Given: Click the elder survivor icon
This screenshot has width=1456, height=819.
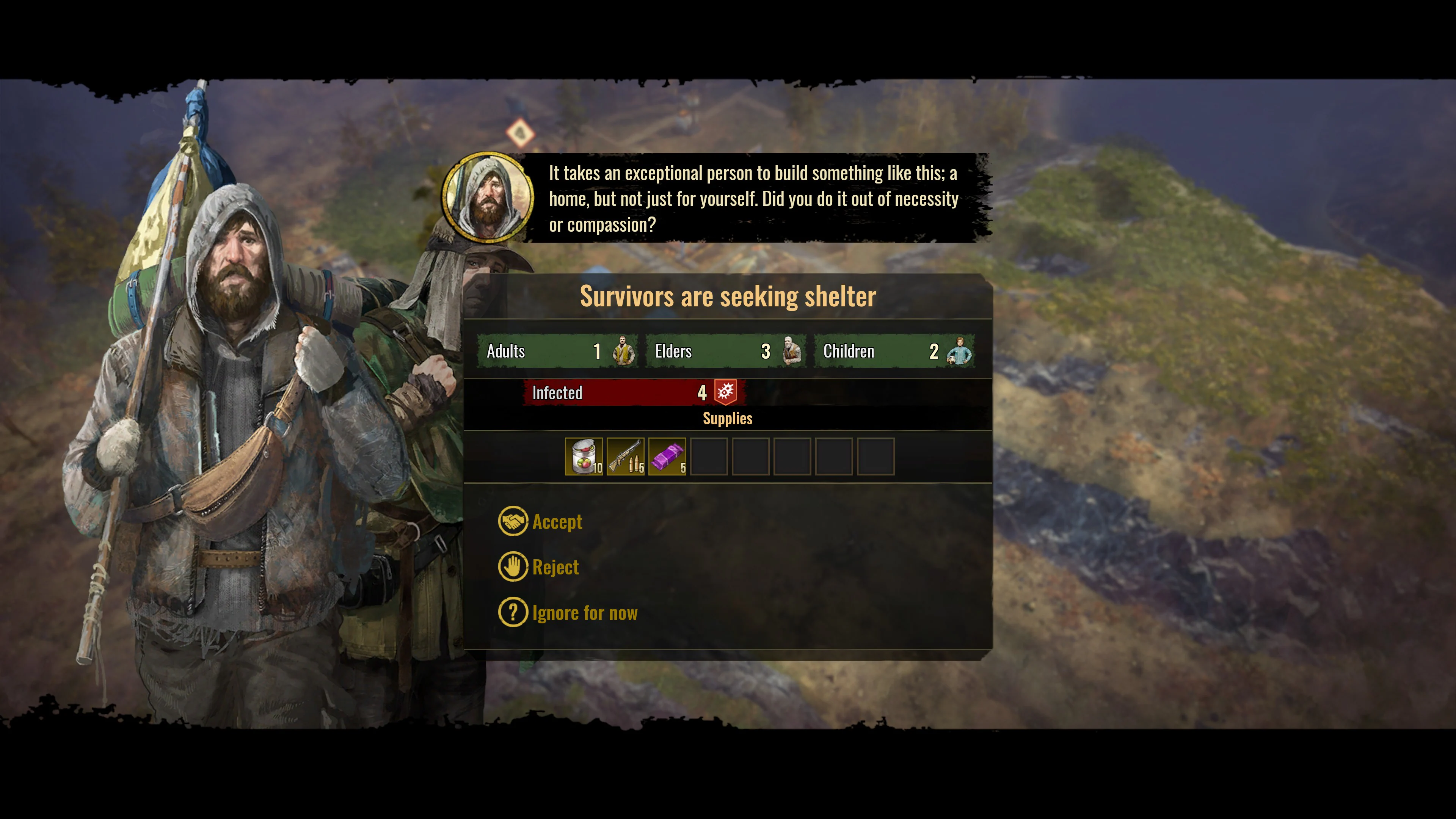Looking at the screenshot, I should [789, 351].
